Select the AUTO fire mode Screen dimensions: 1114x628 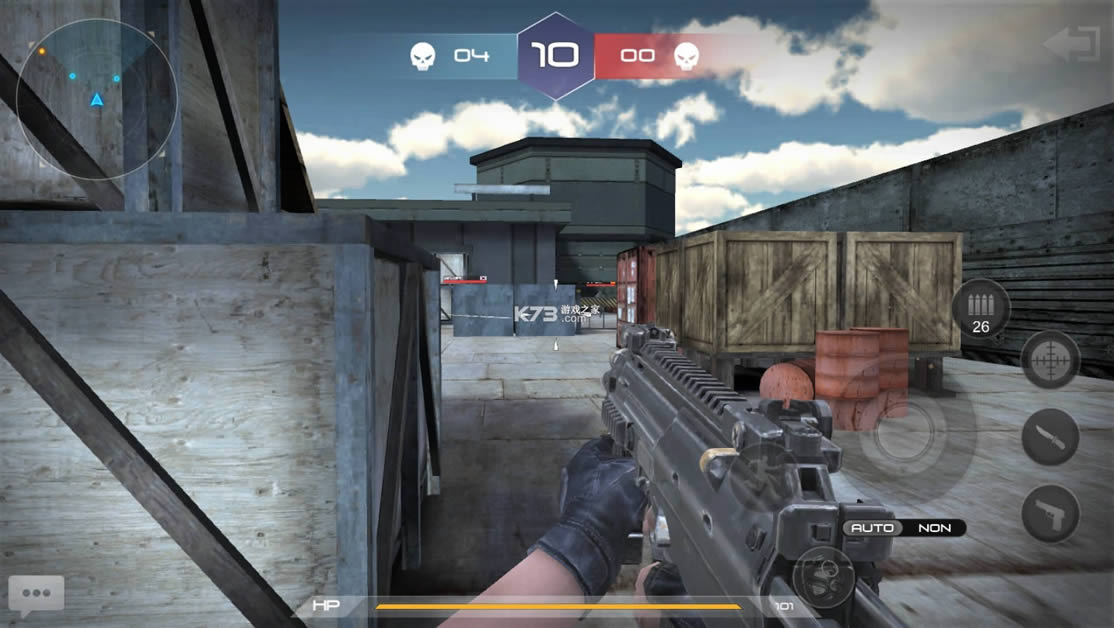[872, 527]
